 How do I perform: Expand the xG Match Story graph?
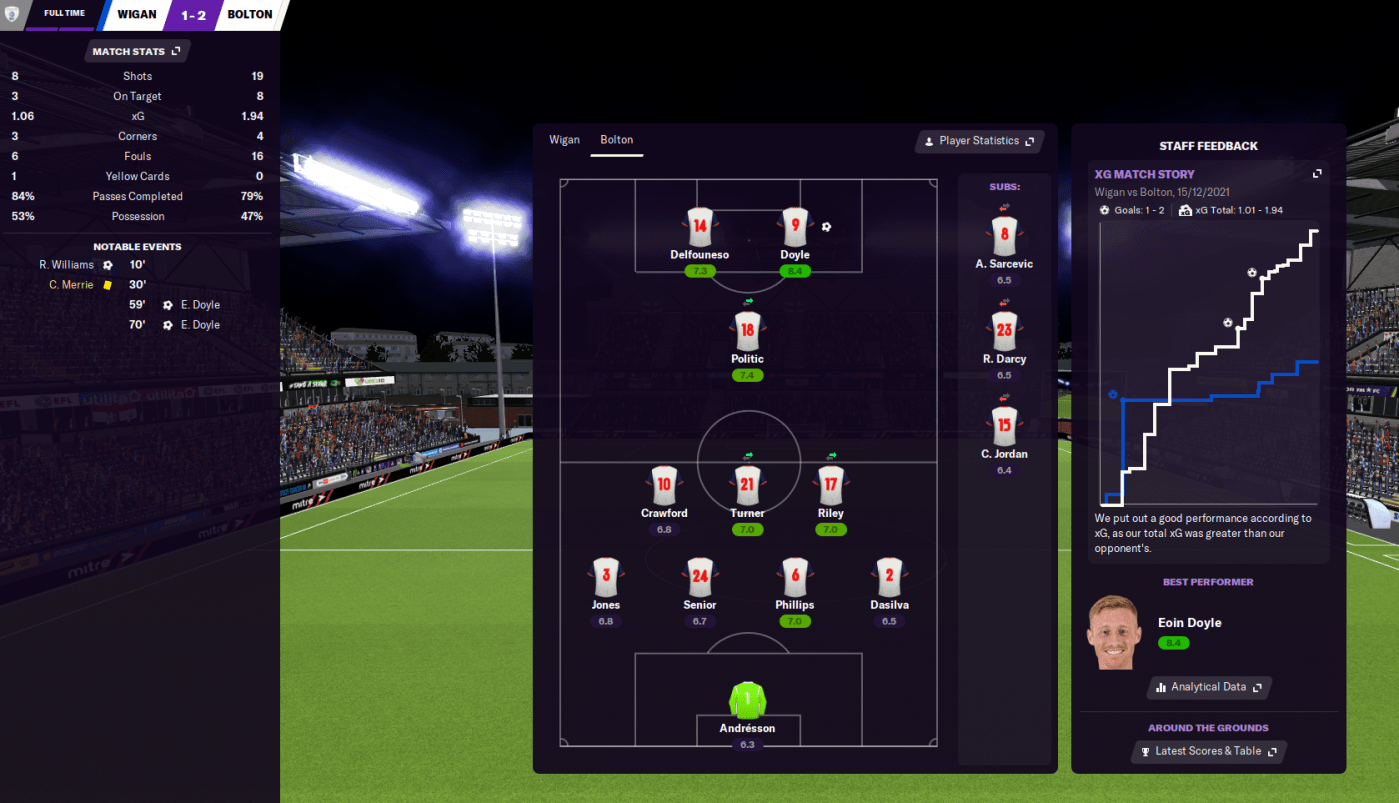point(1317,174)
